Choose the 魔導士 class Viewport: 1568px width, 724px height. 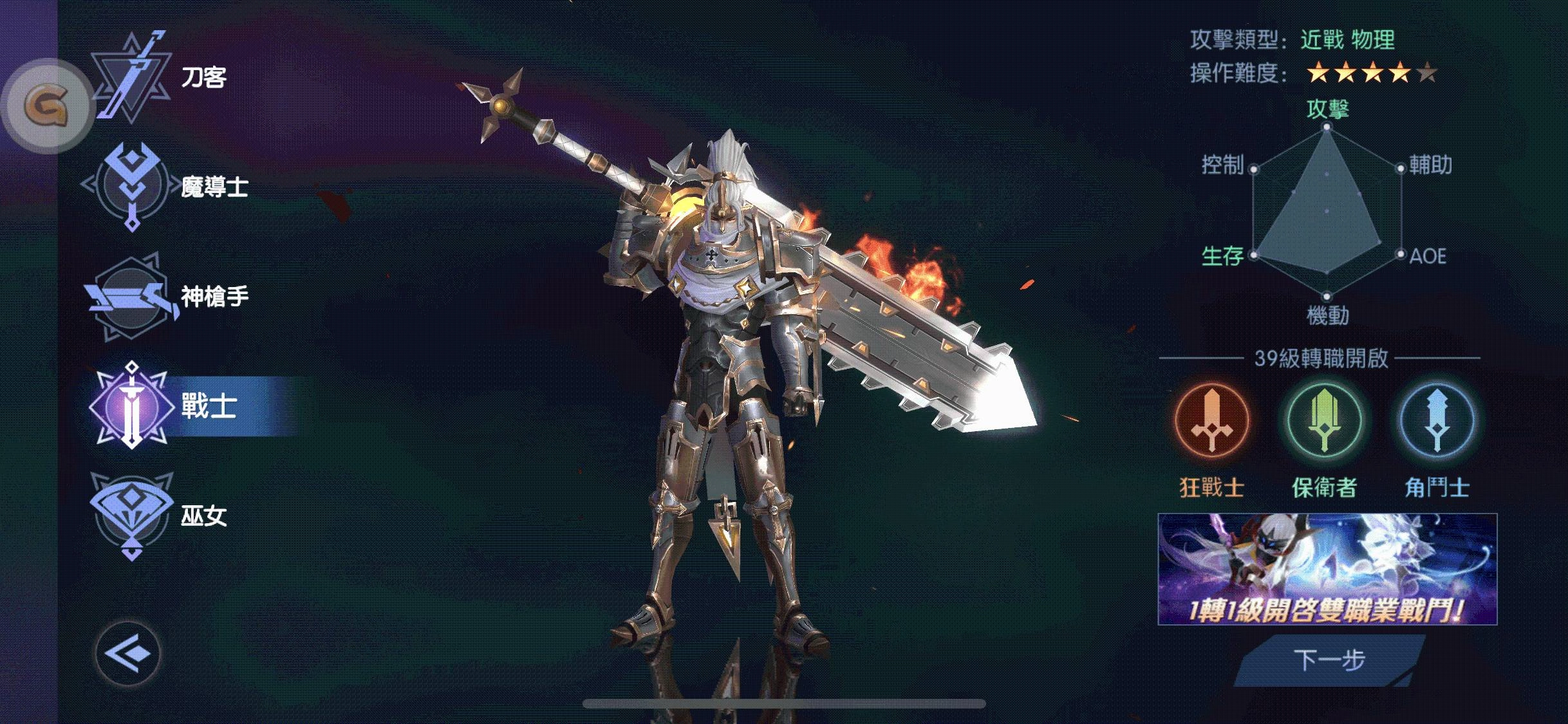(167, 187)
